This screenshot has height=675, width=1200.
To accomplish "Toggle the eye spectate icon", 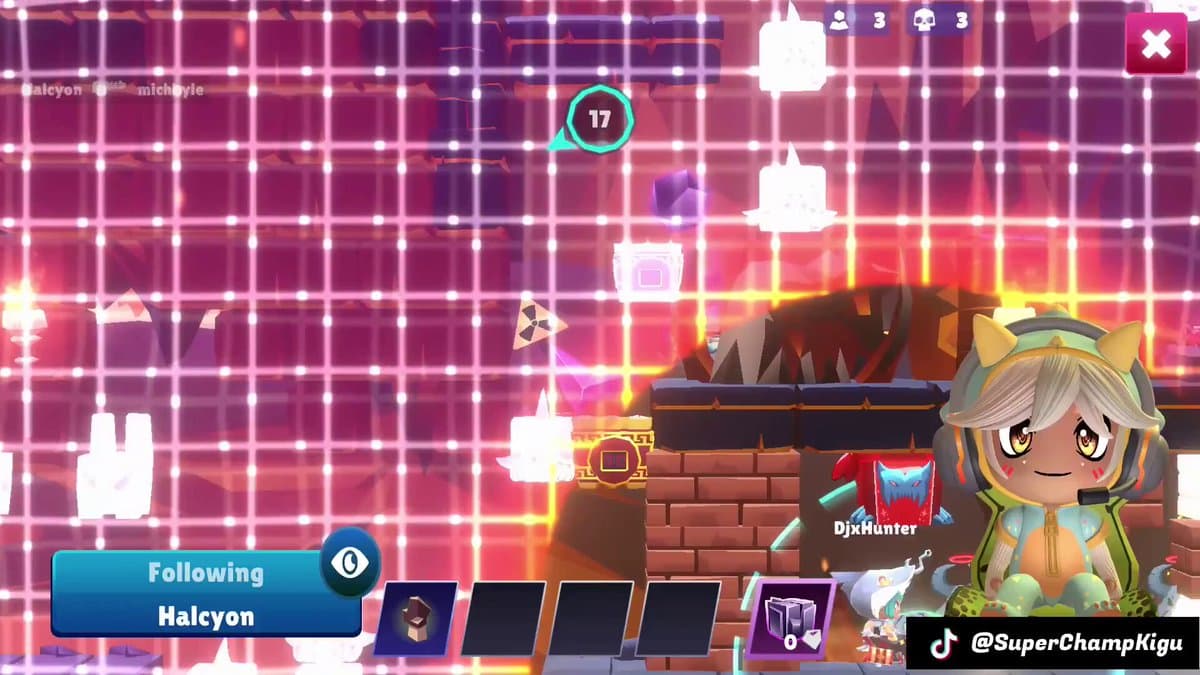I will tap(350, 562).
